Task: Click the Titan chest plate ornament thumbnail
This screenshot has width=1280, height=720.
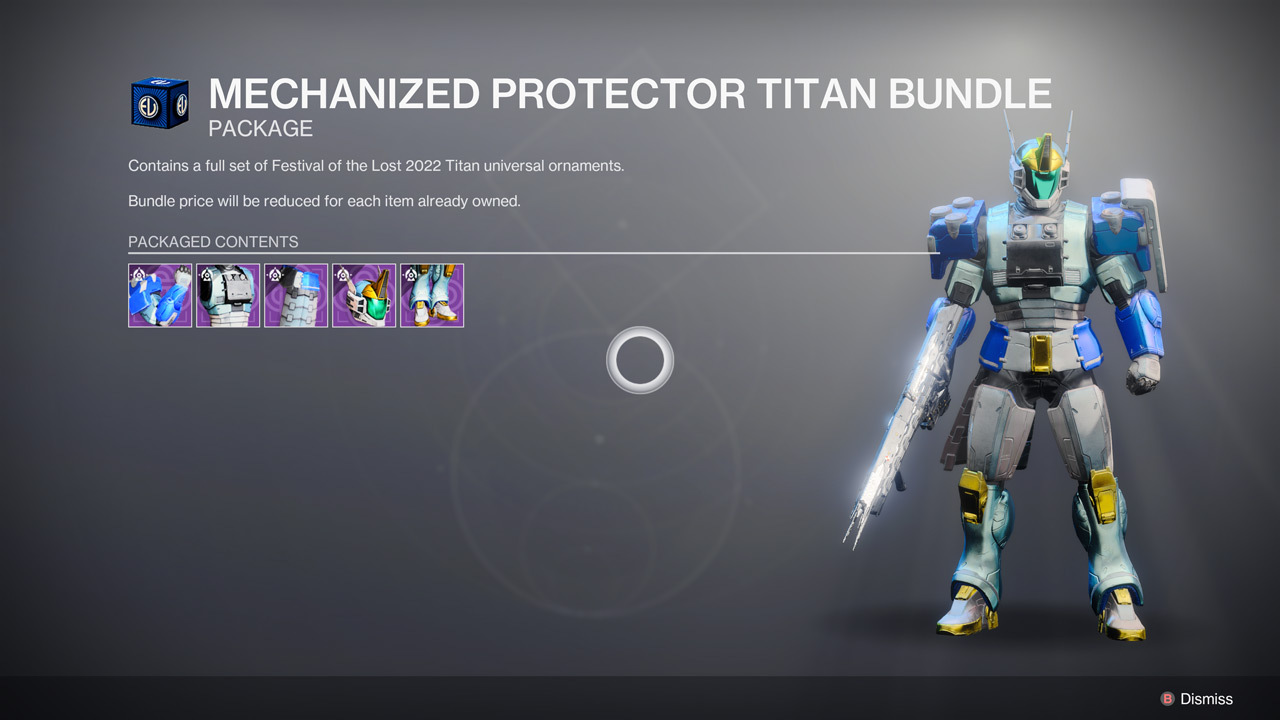Action: 228,296
